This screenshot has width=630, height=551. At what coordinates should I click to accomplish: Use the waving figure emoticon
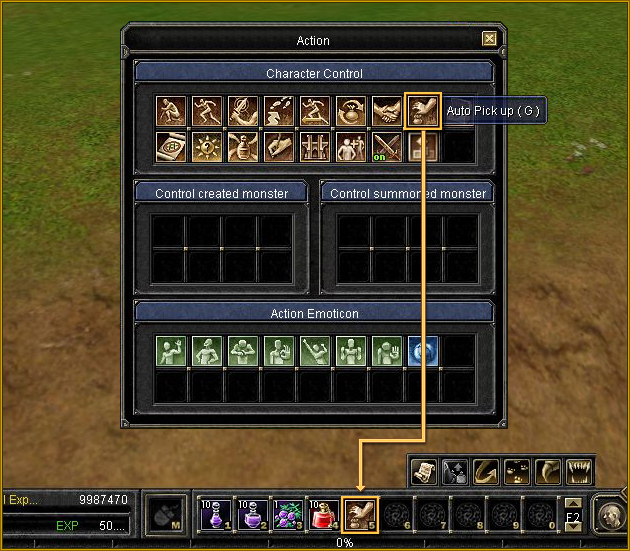coord(171,351)
